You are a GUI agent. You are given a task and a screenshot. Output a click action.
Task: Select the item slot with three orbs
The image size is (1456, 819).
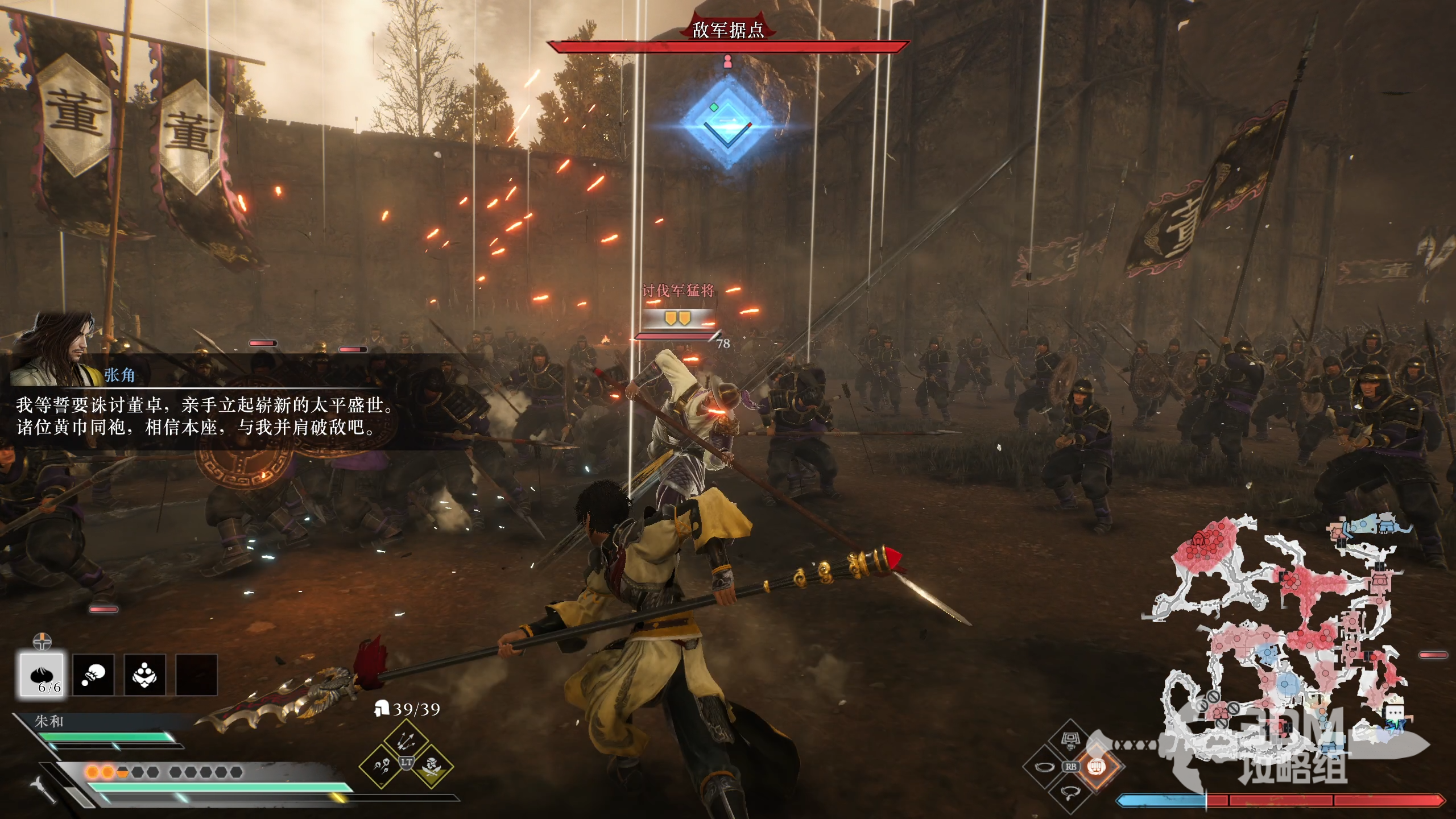pos(145,675)
